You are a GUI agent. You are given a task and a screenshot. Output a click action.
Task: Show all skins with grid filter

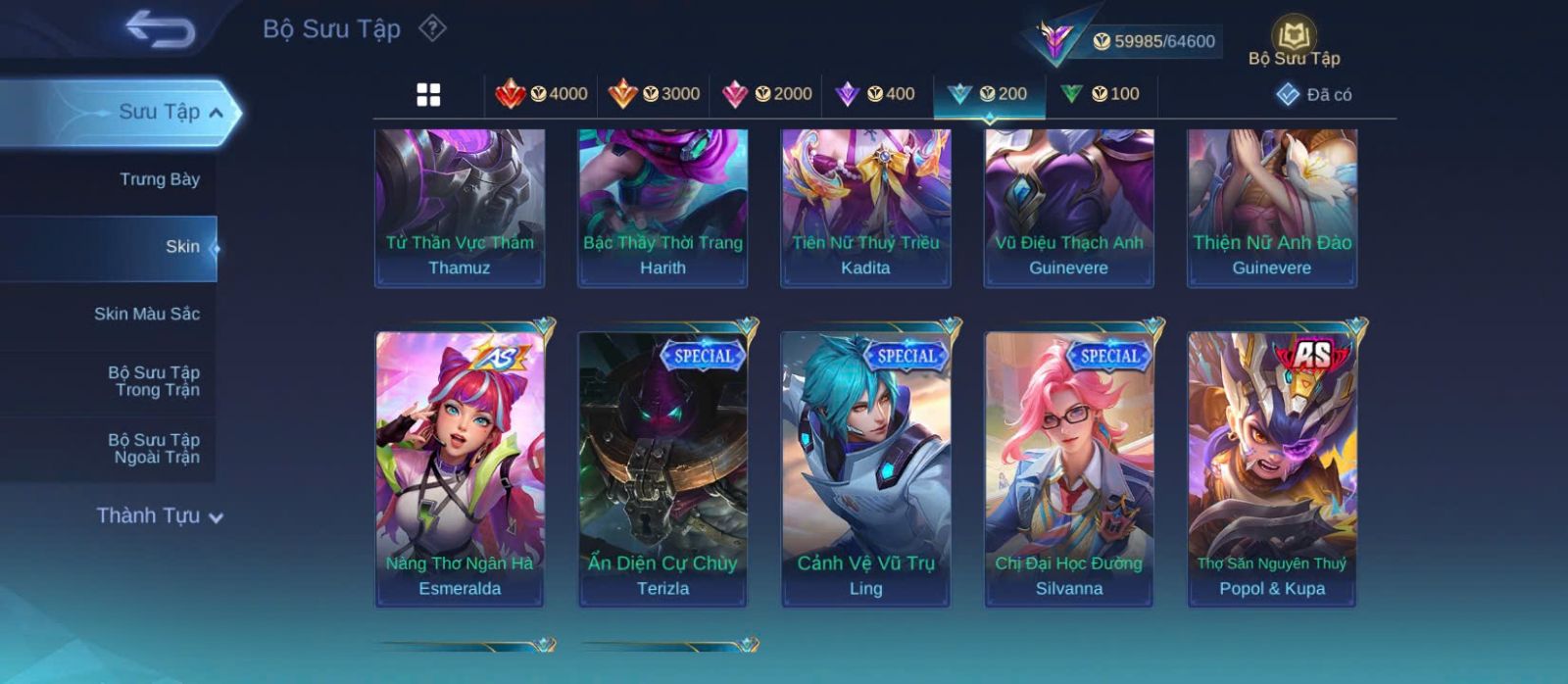point(428,94)
